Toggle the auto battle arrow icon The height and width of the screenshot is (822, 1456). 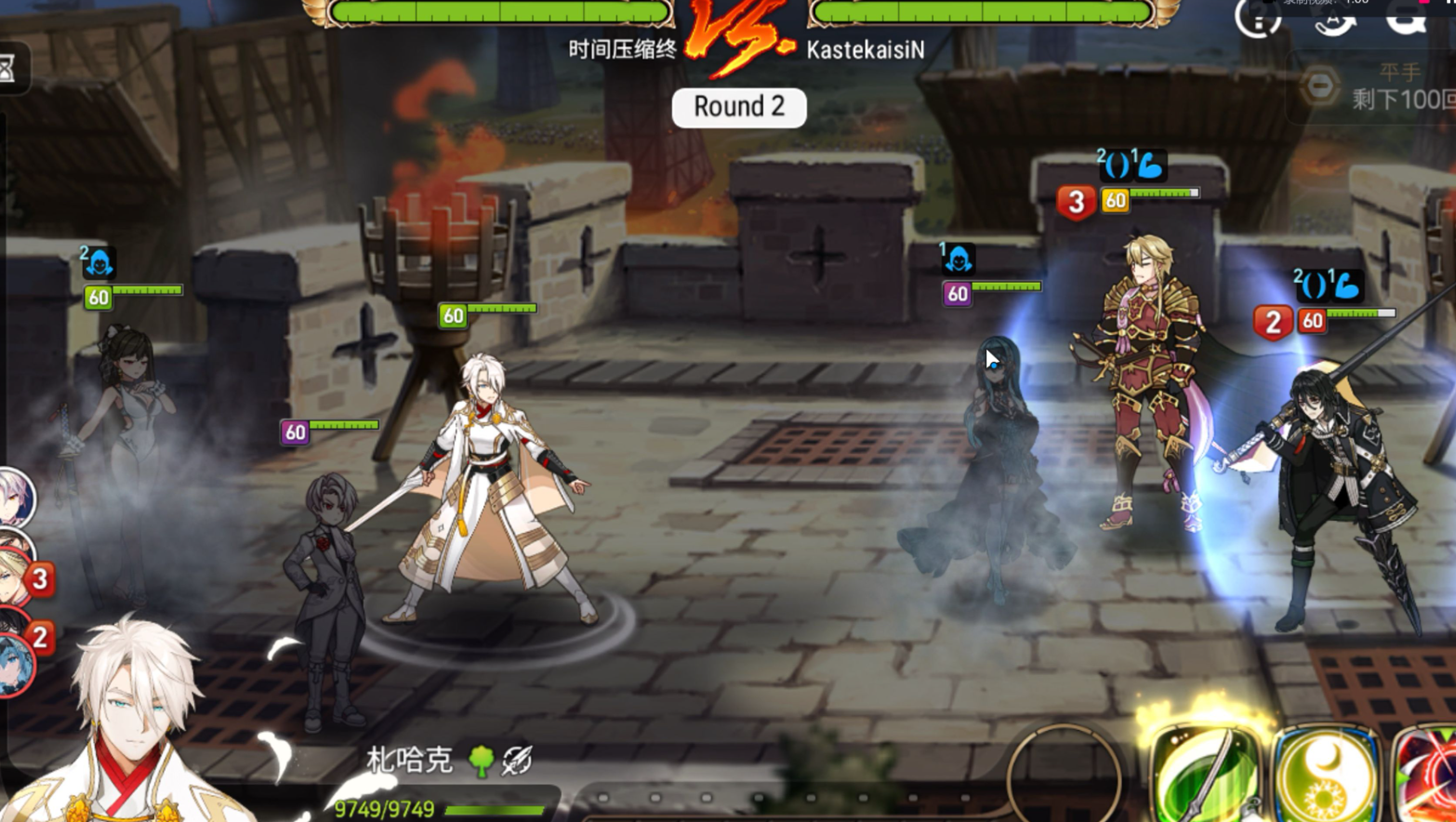(x=1334, y=17)
